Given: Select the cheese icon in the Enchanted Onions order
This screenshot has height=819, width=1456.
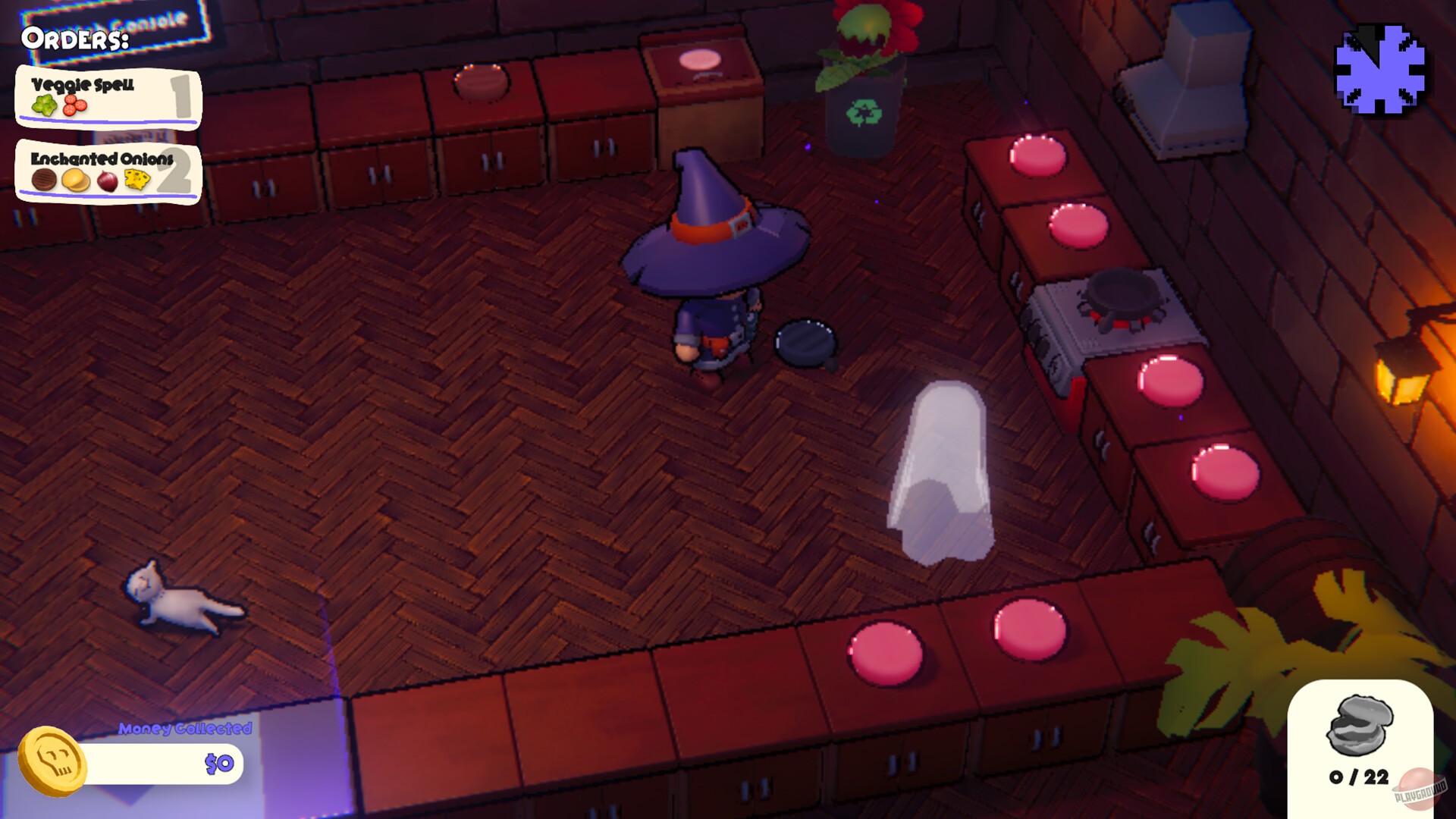Looking at the screenshot, I should pyautogui.click(x=136, y=179).
